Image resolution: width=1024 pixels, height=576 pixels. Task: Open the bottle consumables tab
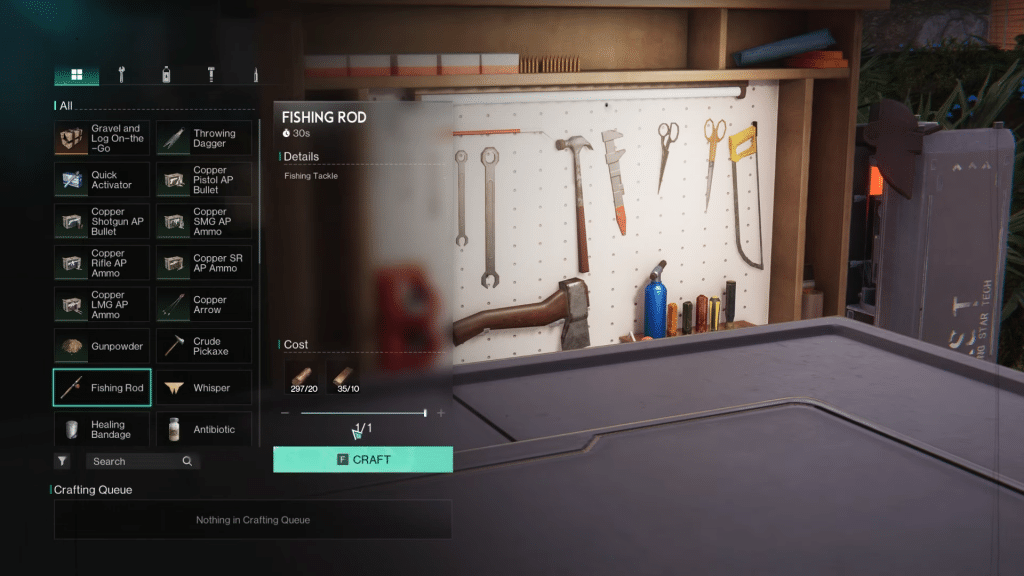pyautogui.click(x=165, y=75)
